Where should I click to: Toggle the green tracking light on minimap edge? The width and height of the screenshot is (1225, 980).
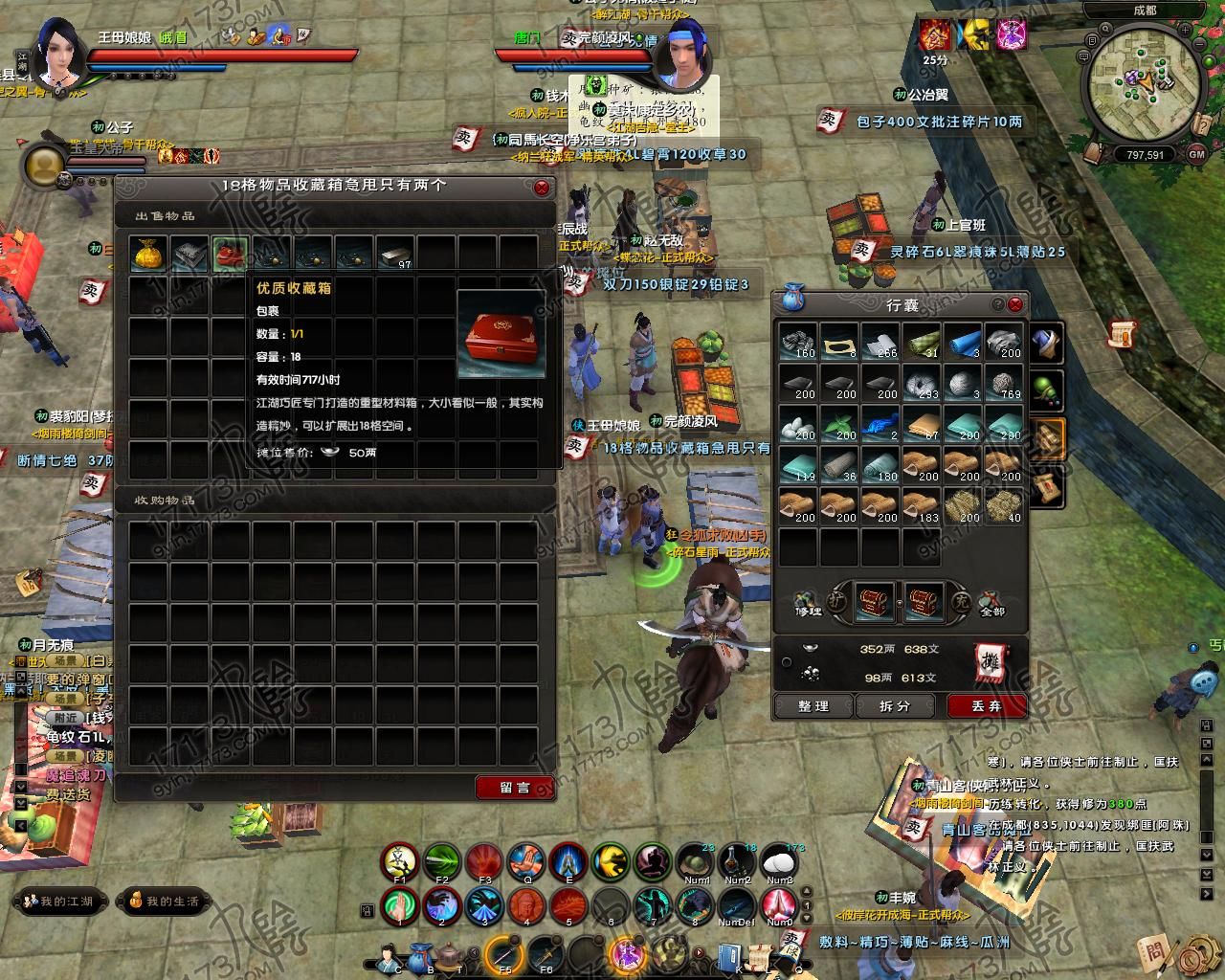[1208, 61]
